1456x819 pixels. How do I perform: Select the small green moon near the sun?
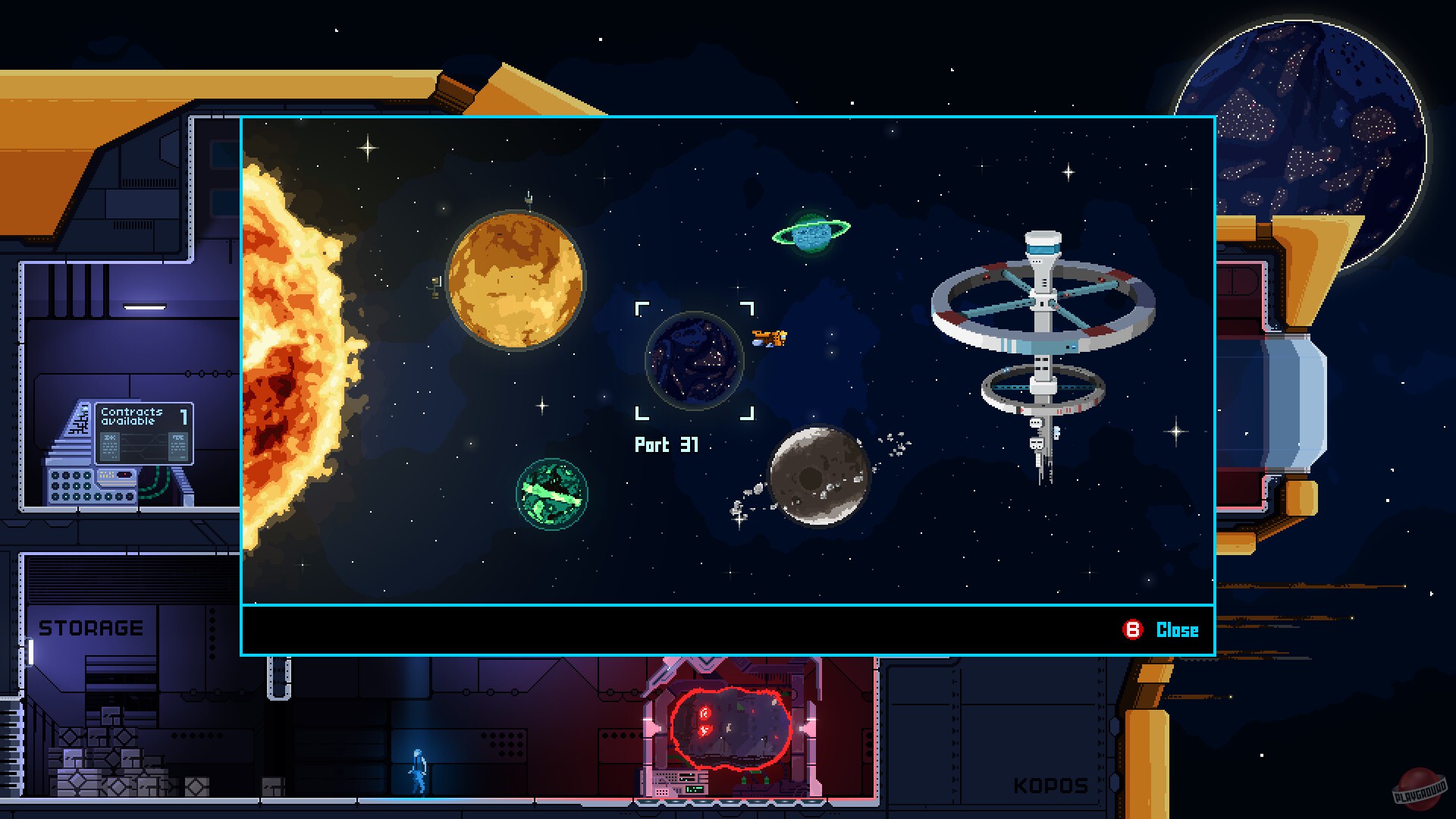(552, 493)
